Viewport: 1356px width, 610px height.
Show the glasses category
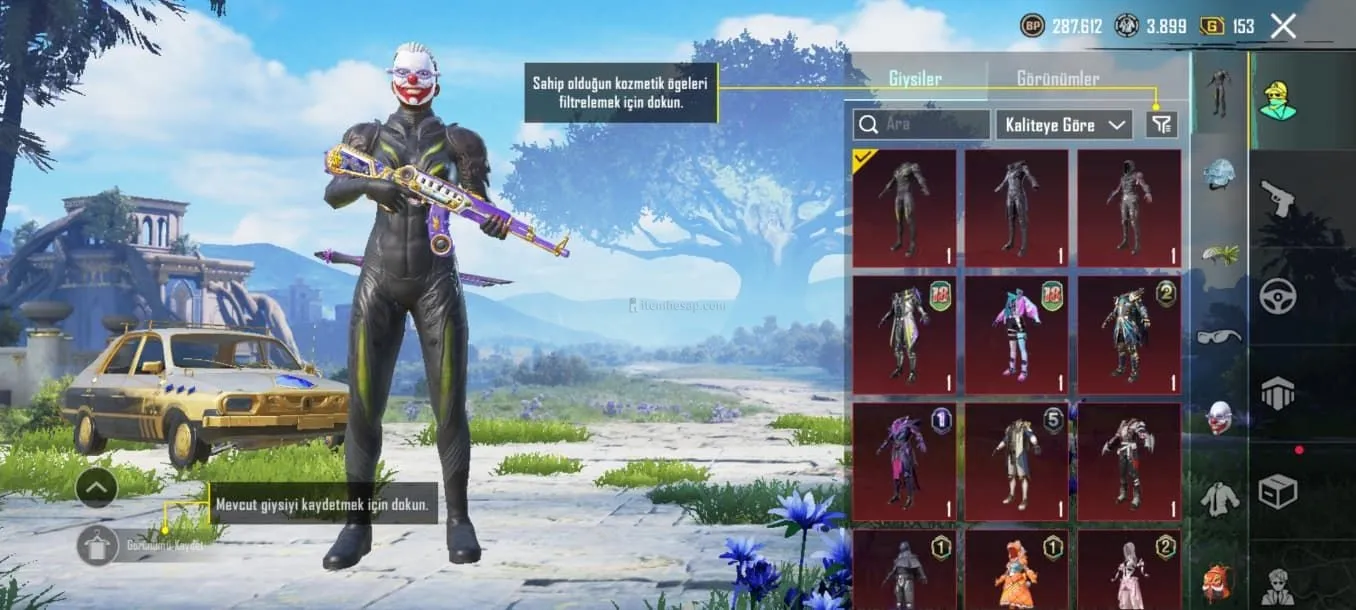point(1218,336)
